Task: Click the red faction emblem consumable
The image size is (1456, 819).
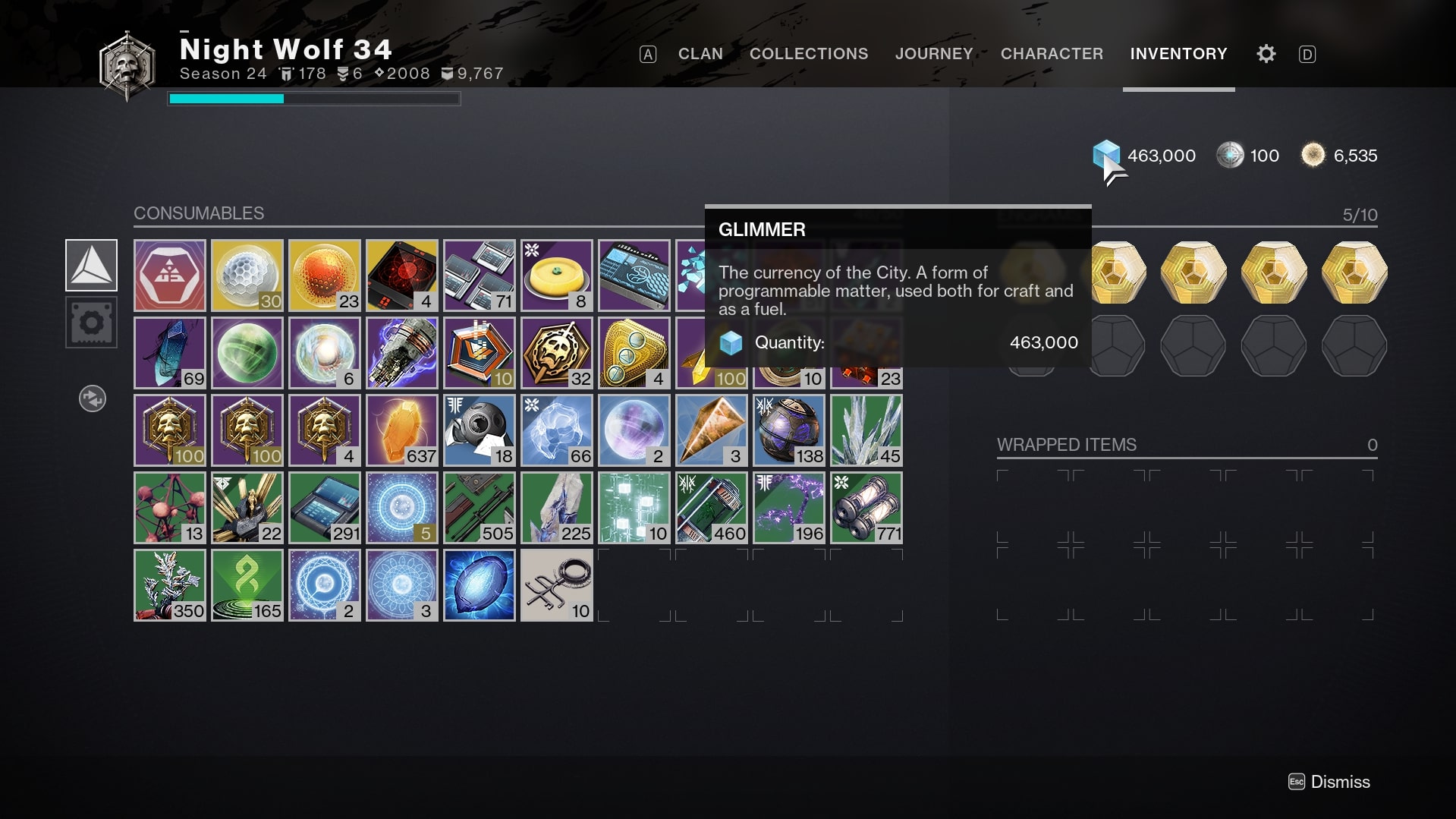Action: 169,275
